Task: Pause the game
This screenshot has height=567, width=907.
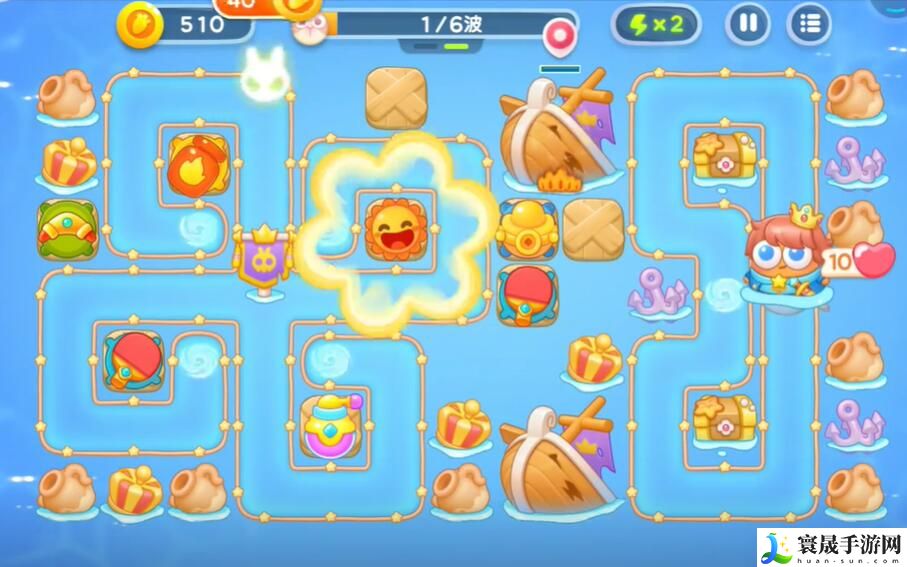Action: click(x=748, y=24)
